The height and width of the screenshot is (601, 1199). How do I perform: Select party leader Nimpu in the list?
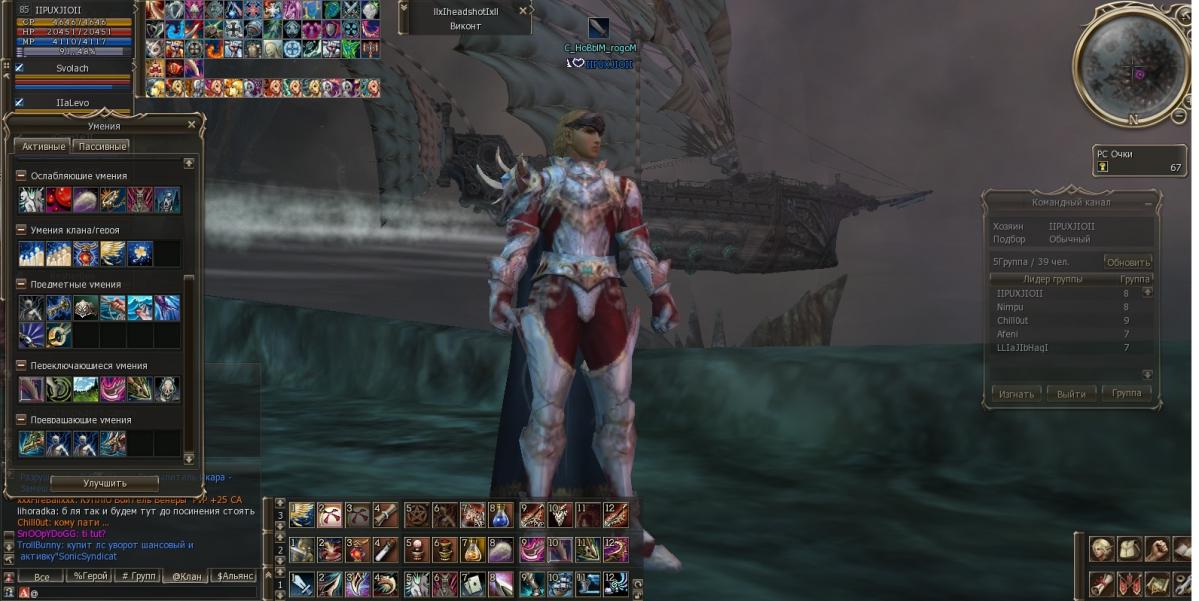[x=1010, y=307]
